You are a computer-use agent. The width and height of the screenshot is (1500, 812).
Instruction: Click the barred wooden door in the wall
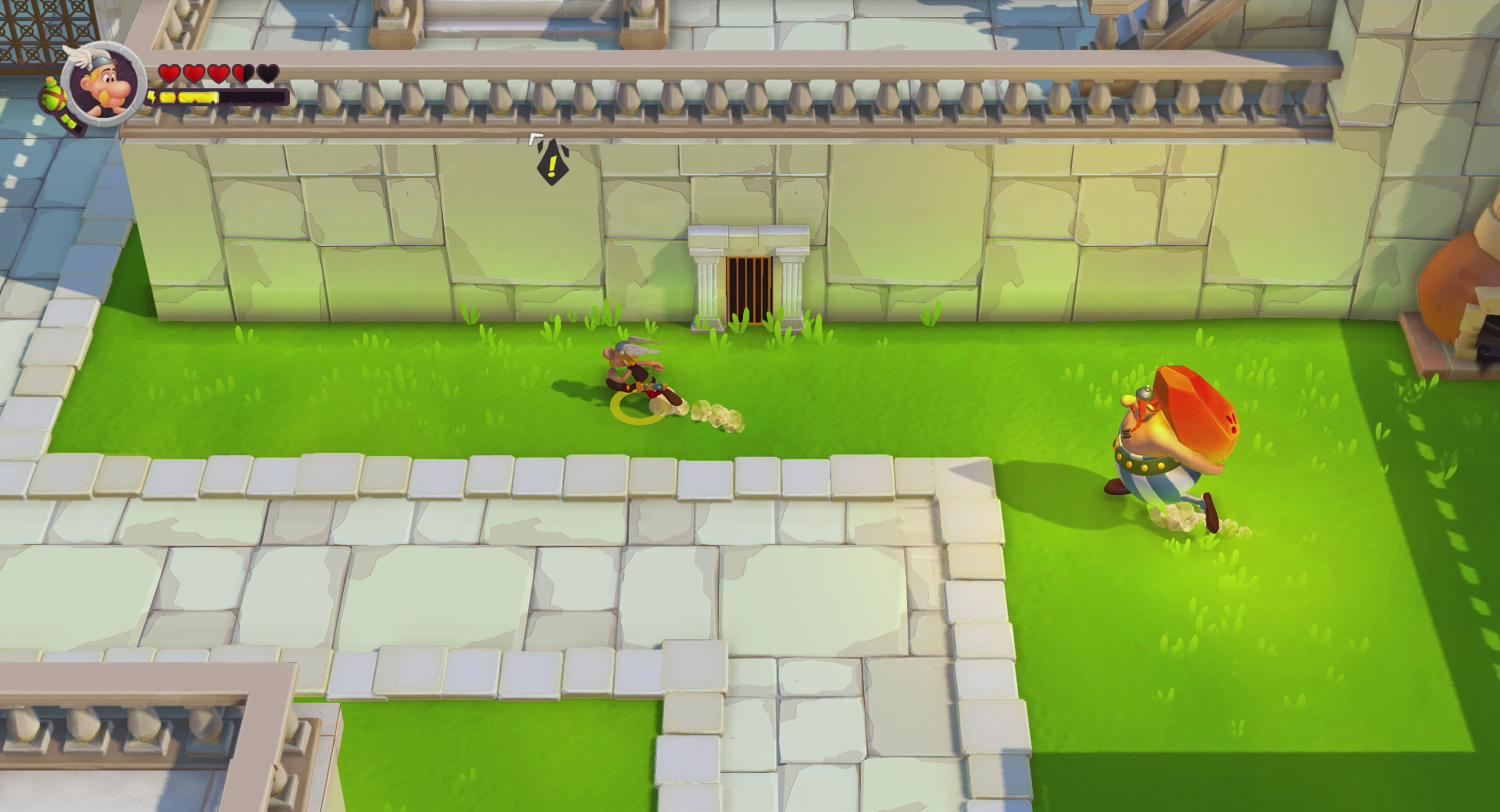coord(748,289)
